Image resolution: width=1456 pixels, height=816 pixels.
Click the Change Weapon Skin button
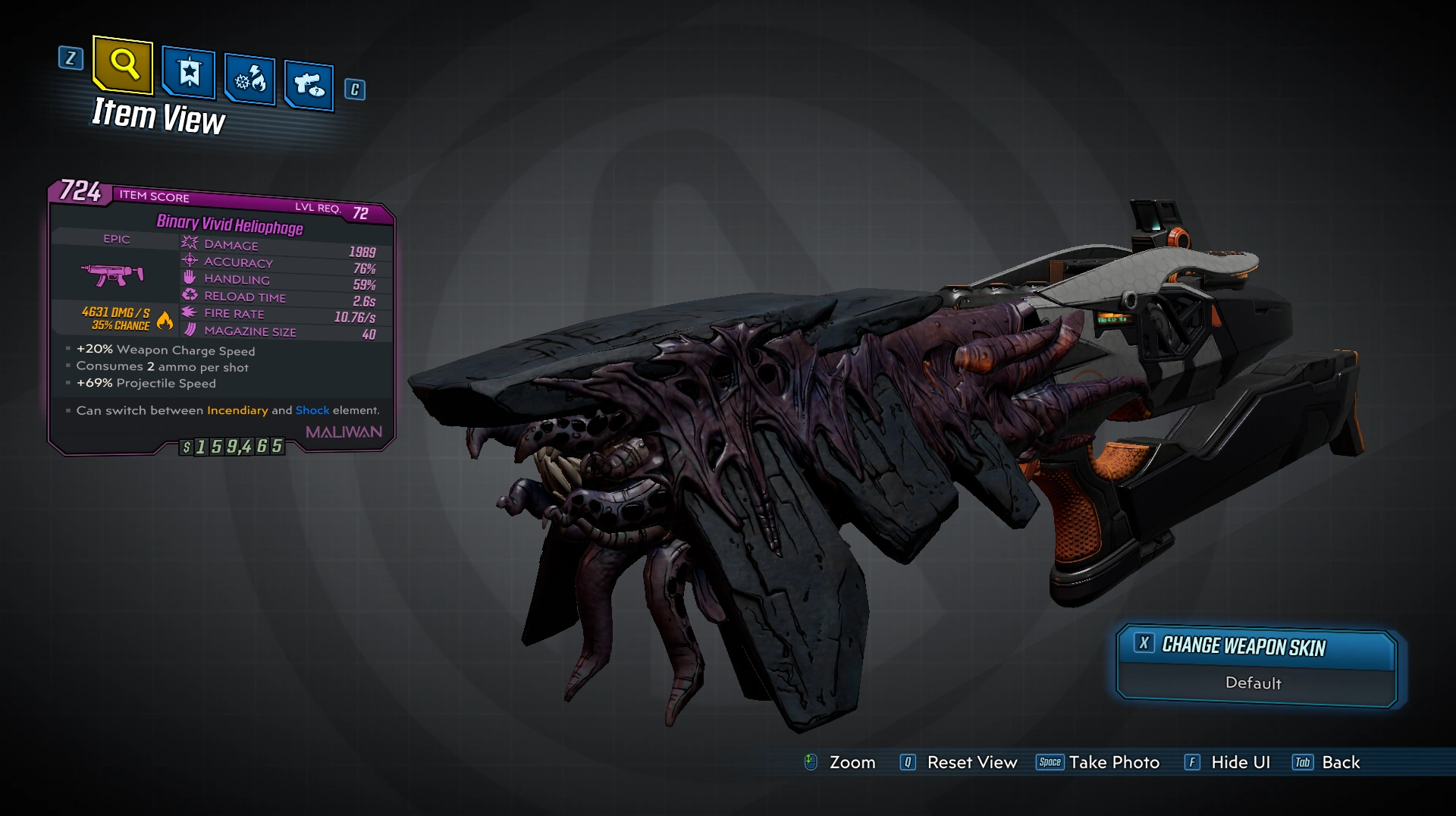[x=1256, y=647]
